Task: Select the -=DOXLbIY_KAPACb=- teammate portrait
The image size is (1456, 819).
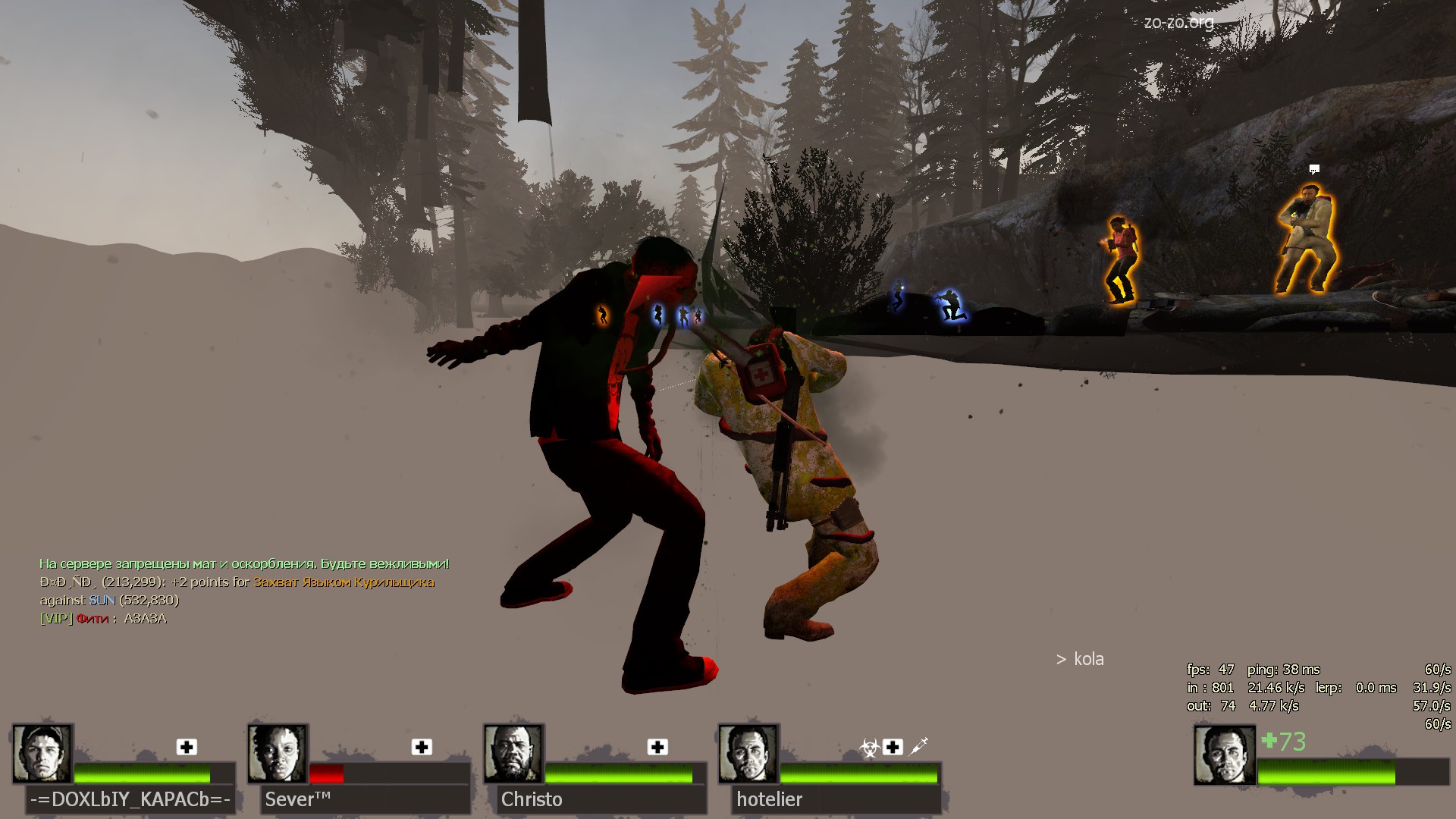Action: [42, 753]
